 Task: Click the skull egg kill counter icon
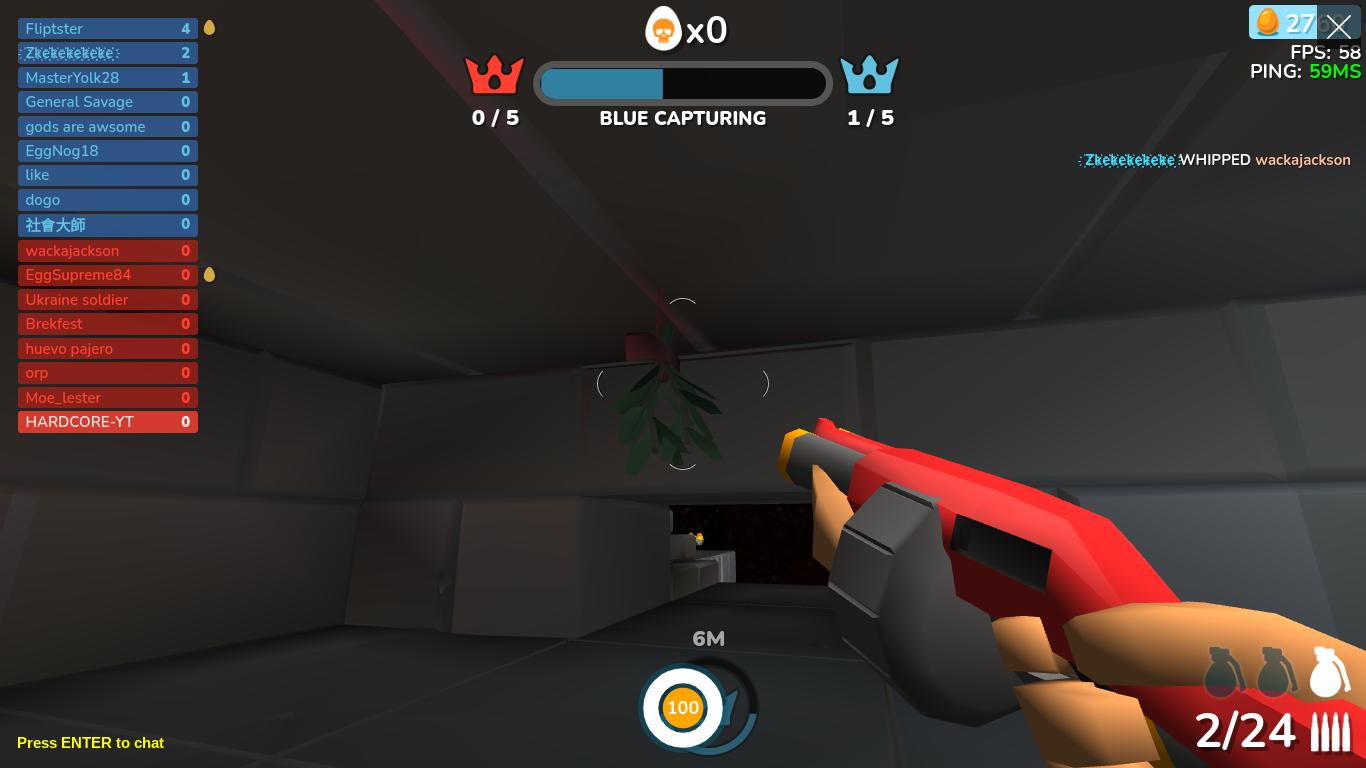point(661,30)
